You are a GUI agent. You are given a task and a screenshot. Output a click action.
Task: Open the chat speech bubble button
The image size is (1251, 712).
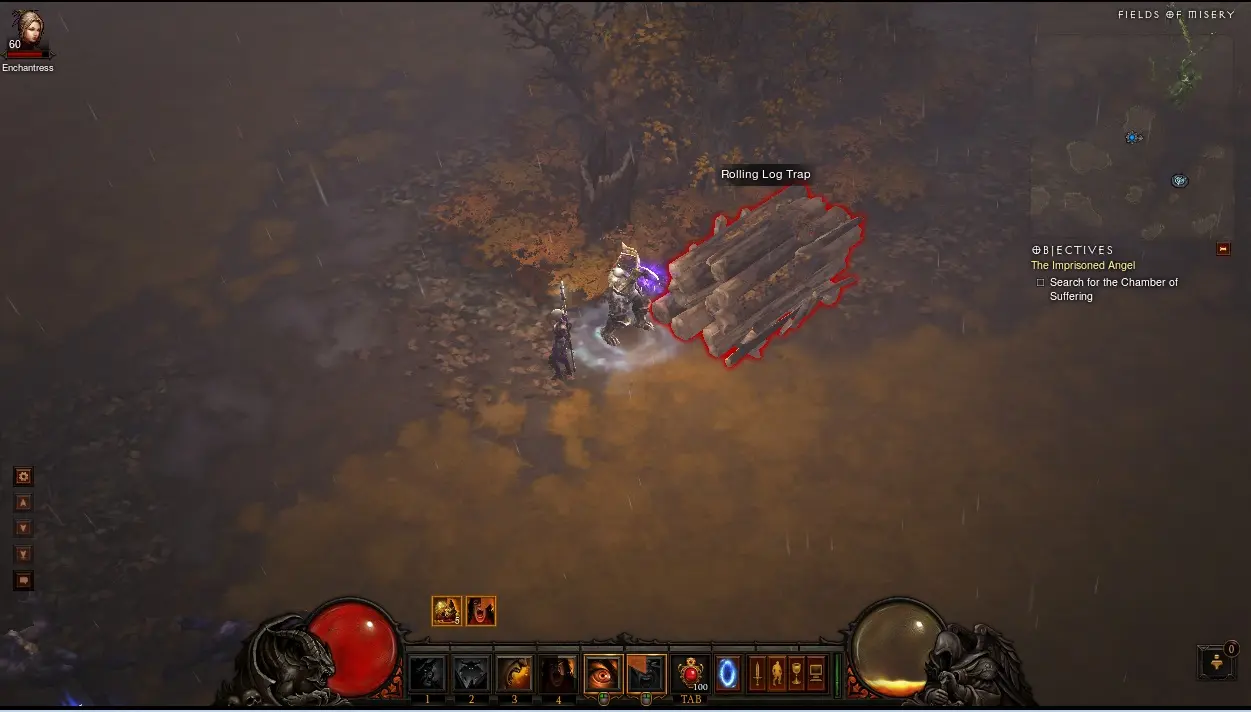click(x=24, y=581)
